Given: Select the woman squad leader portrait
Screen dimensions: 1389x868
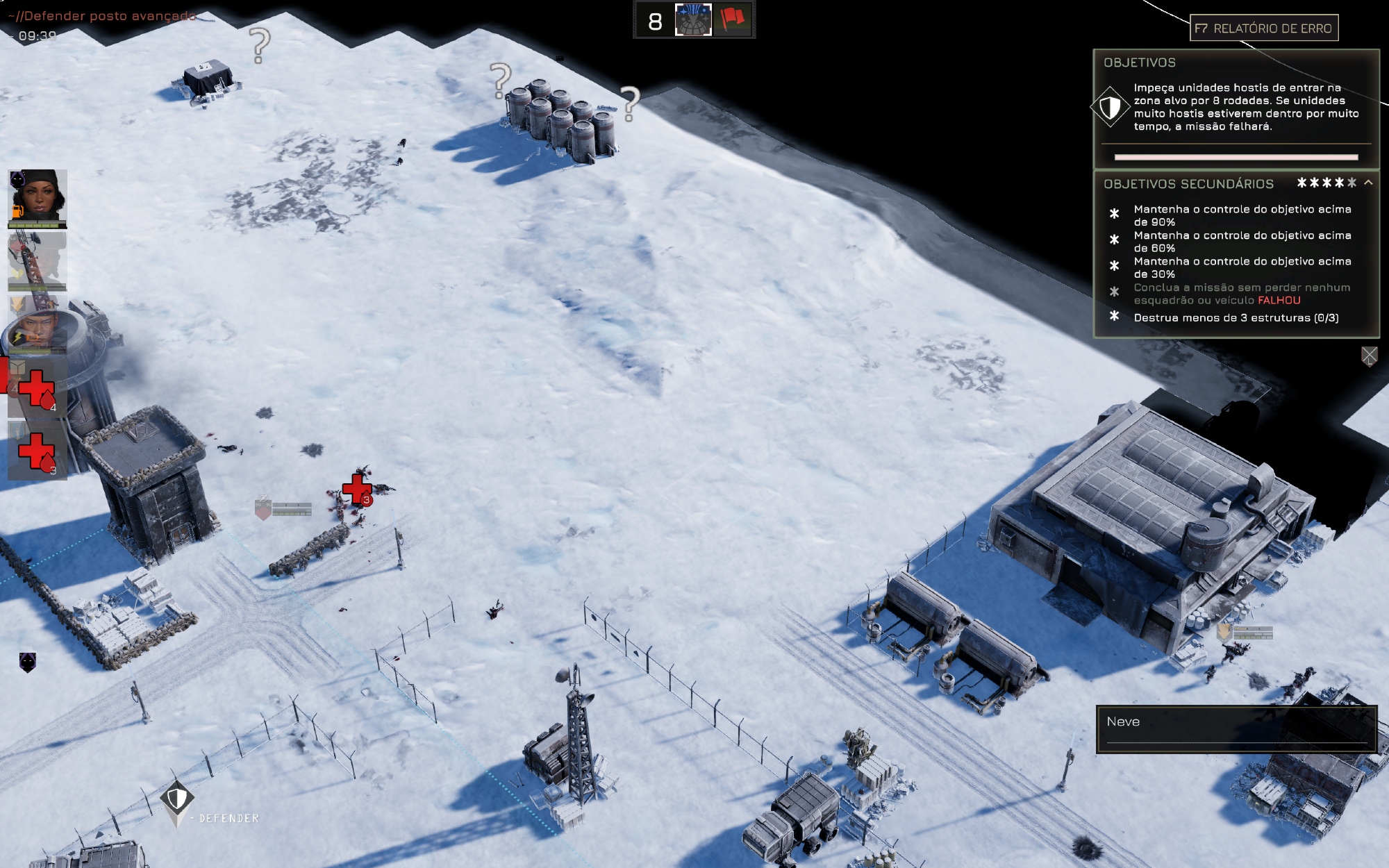Looking at the screenshot, I should point(38,198).
